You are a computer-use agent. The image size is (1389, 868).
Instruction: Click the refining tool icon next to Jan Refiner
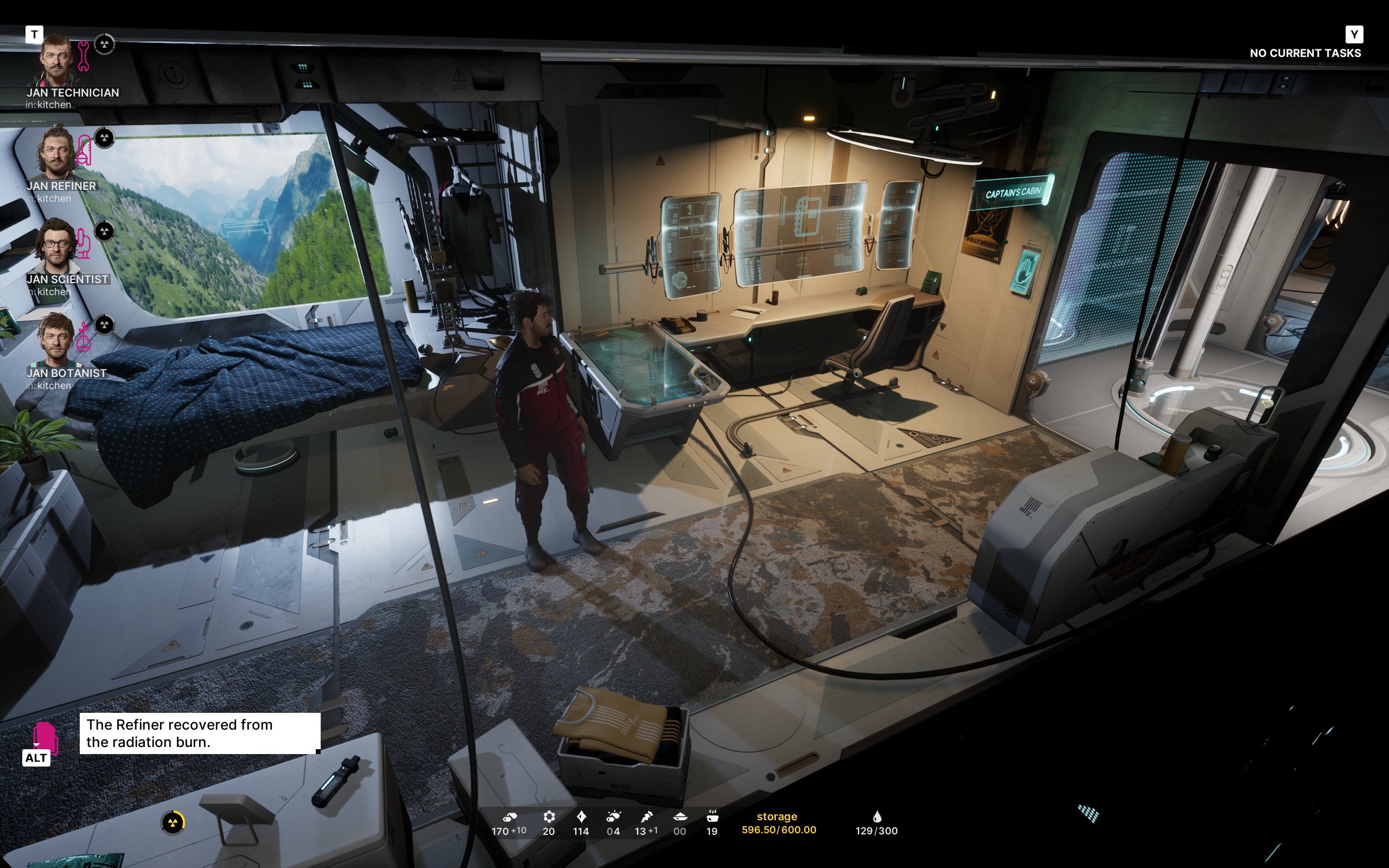[85, 150]
